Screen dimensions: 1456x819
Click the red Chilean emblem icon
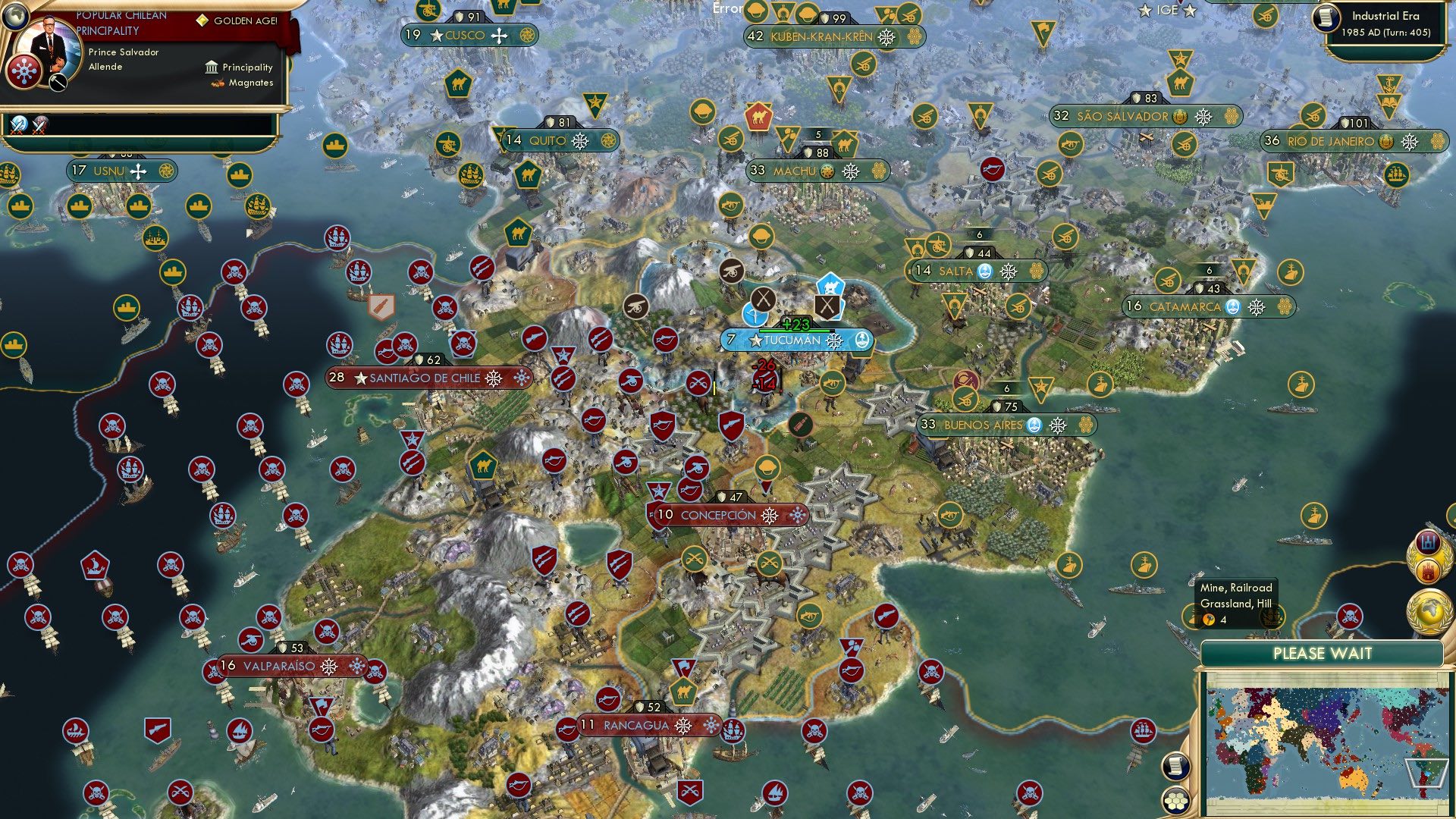pos(24,72)
